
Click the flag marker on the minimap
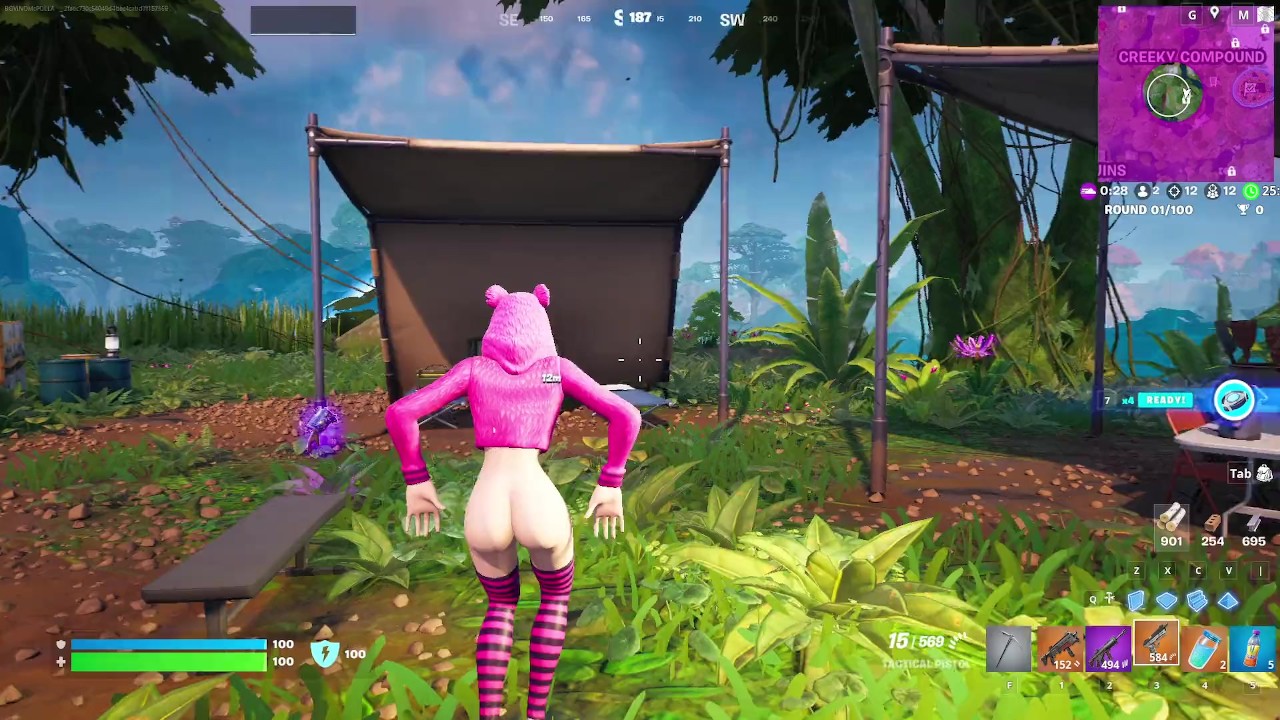[x=1250, y=89]
